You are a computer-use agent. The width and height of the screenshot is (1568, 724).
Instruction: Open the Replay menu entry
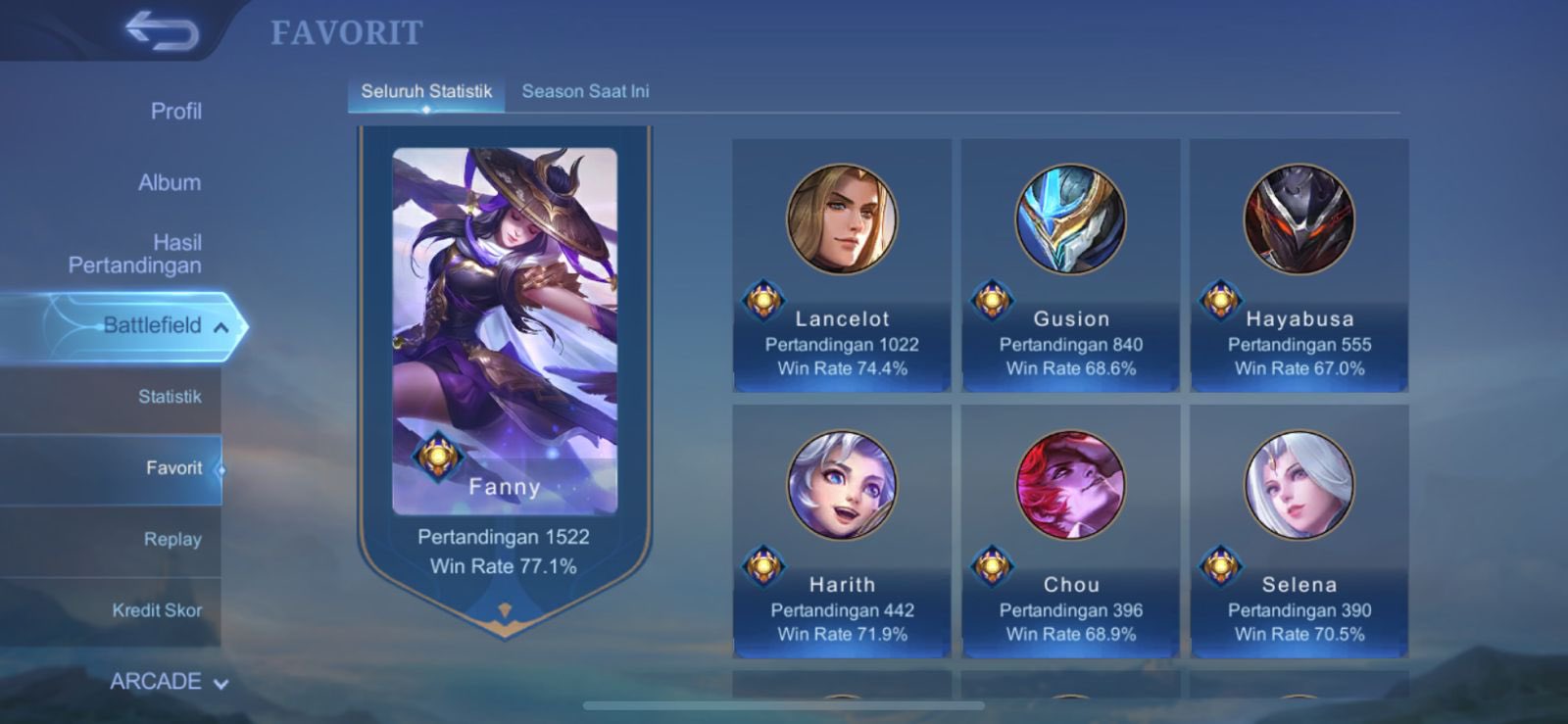(x=174, y=539)
